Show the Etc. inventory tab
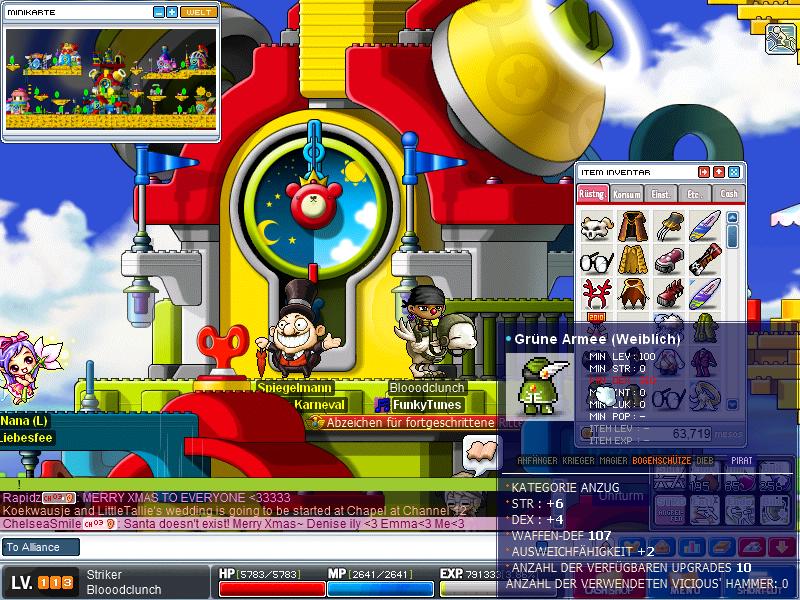This screenshot has width=800, height=600. (x=694, y=193)
